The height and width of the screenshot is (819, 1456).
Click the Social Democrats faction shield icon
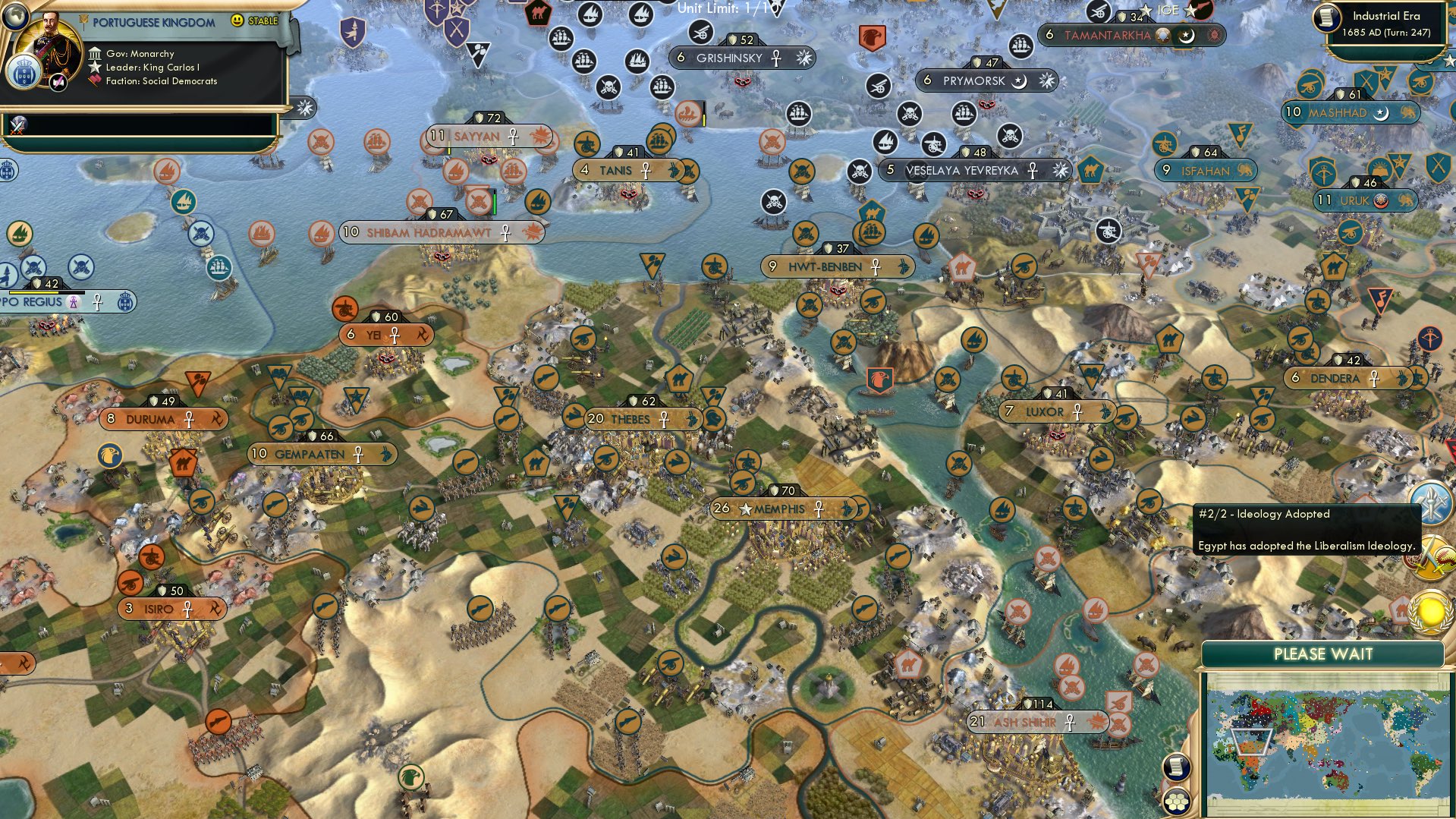coord(94,80)
